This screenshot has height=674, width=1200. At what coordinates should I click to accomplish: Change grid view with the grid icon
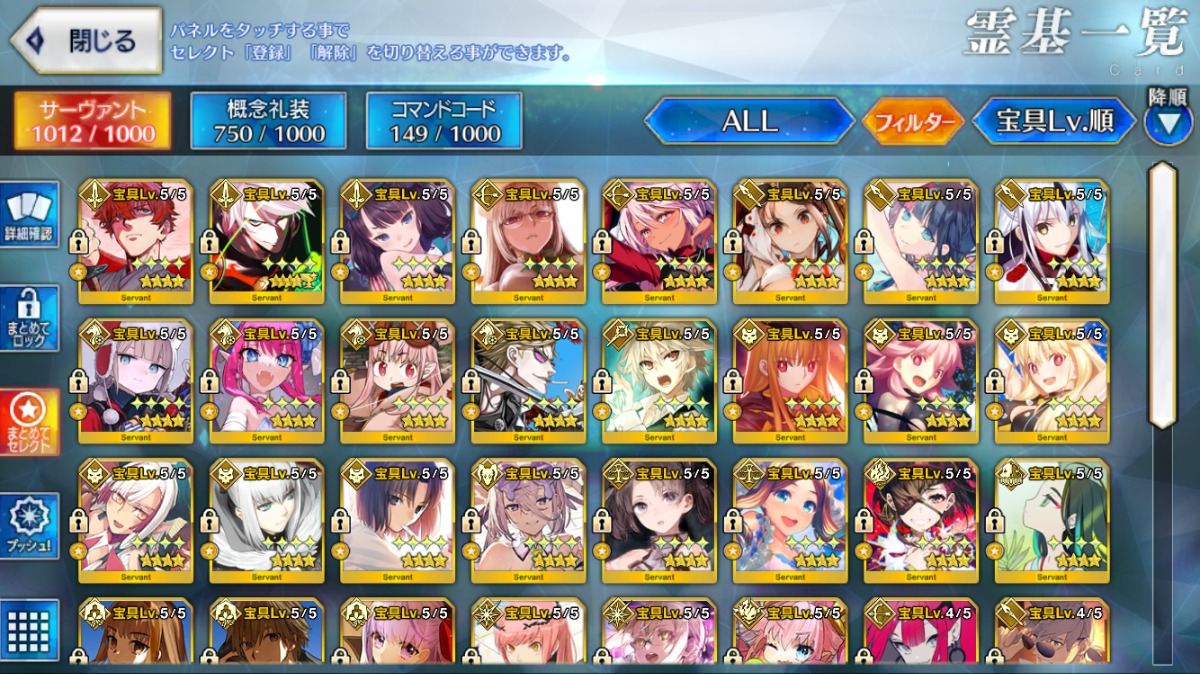28,630
